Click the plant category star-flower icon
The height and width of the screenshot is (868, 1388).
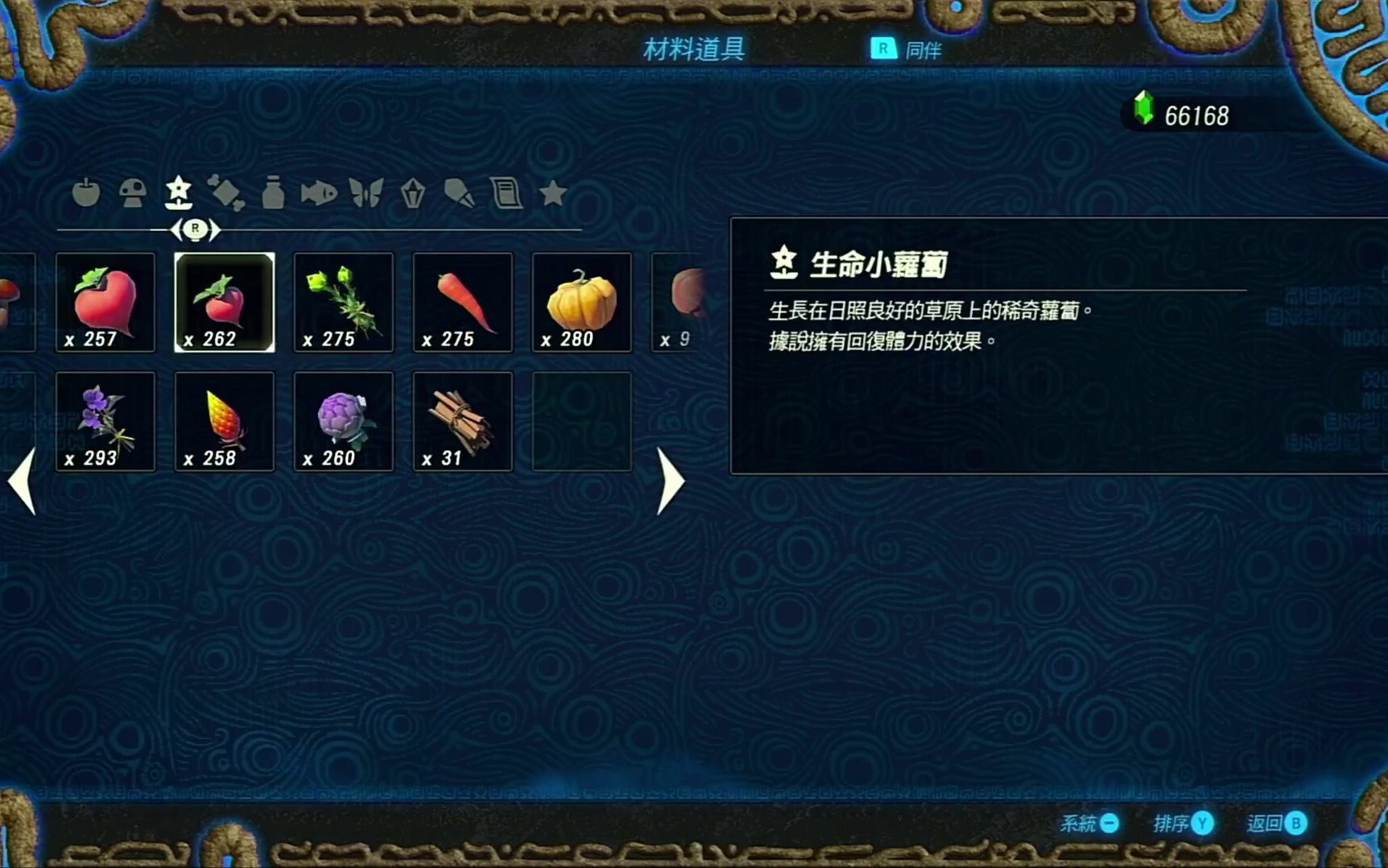click(x=179, y=192)
